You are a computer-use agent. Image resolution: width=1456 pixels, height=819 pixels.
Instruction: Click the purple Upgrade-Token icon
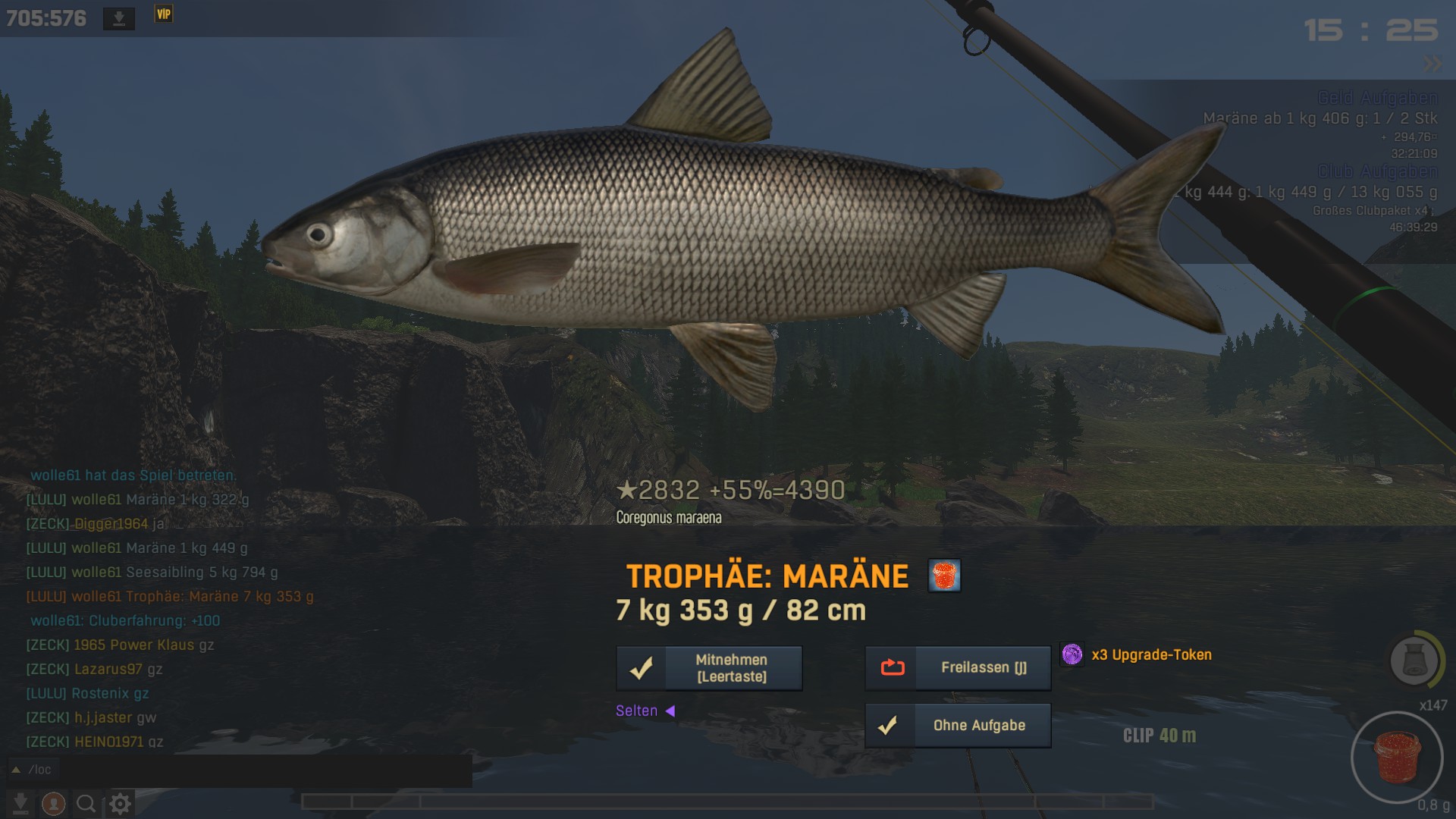[1072, 654]
